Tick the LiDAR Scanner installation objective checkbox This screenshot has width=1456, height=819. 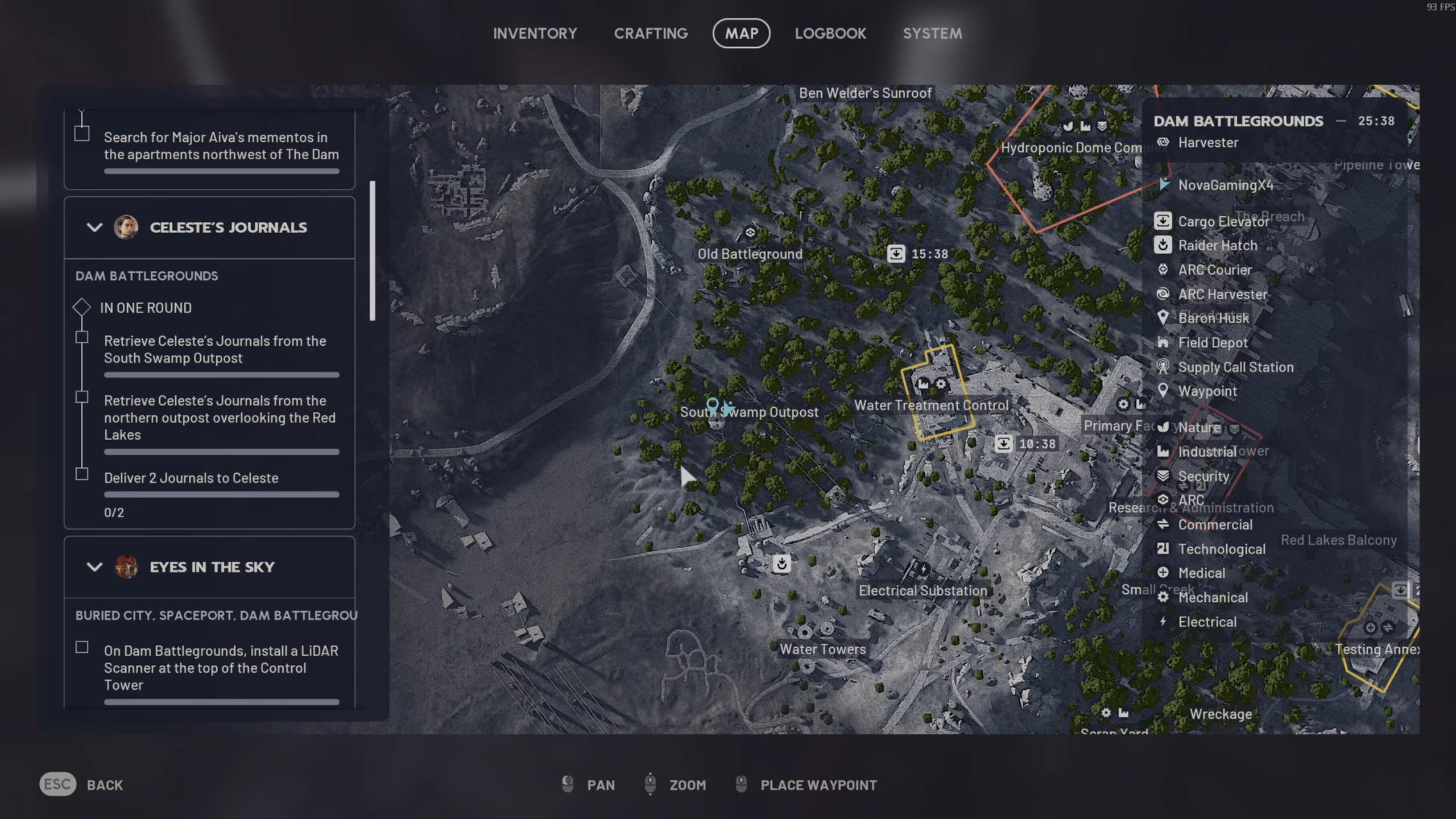coord(82,647)
